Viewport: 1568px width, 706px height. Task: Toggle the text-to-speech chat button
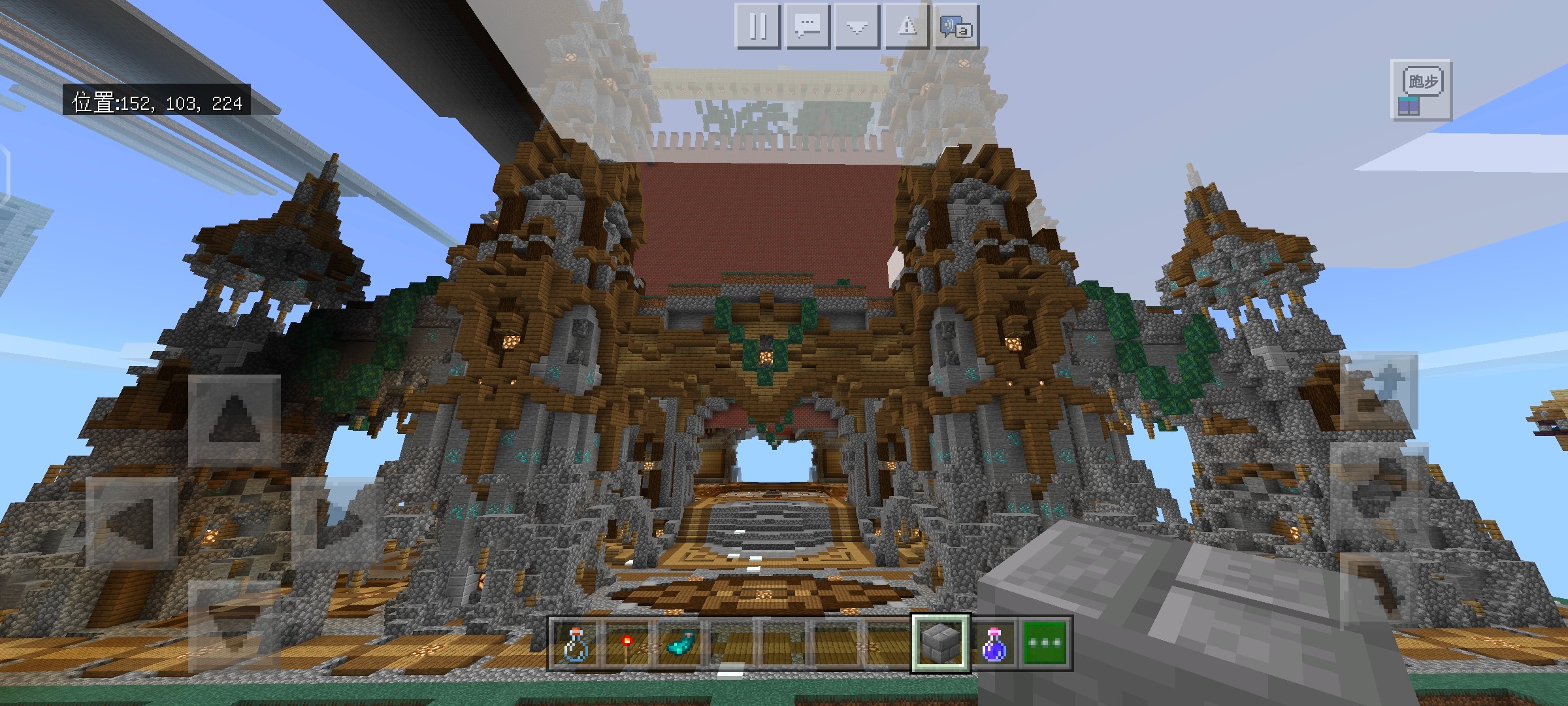pyautogui.click(x=956, y=26)
